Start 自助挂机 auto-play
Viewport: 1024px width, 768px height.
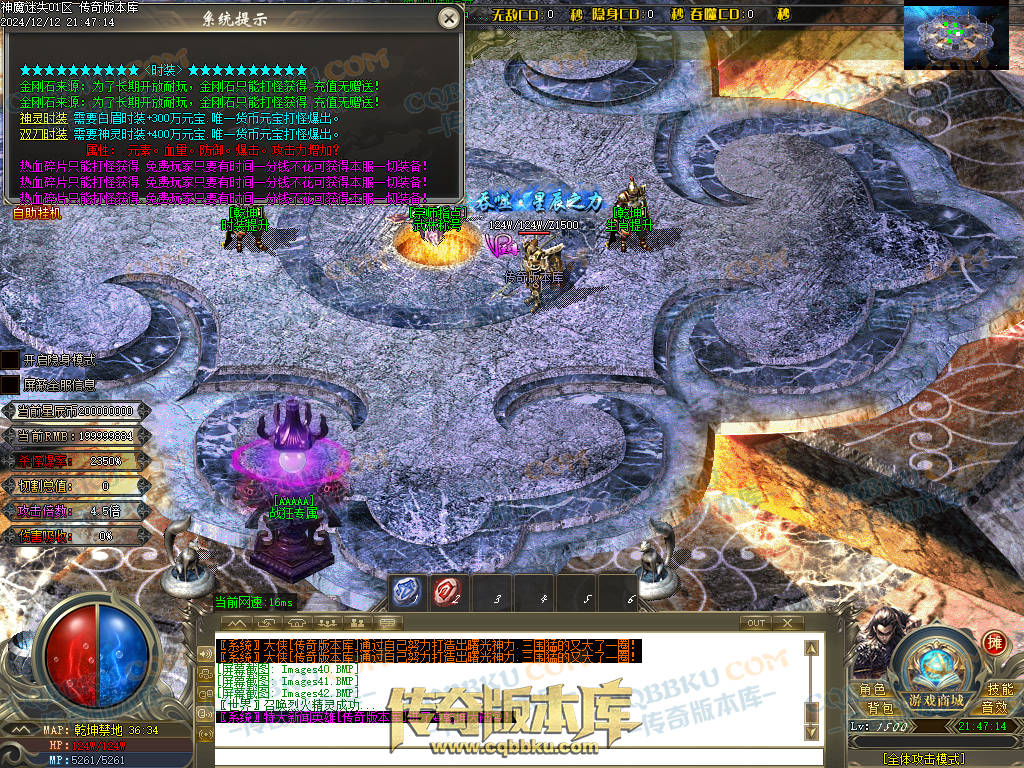[37, 213]
